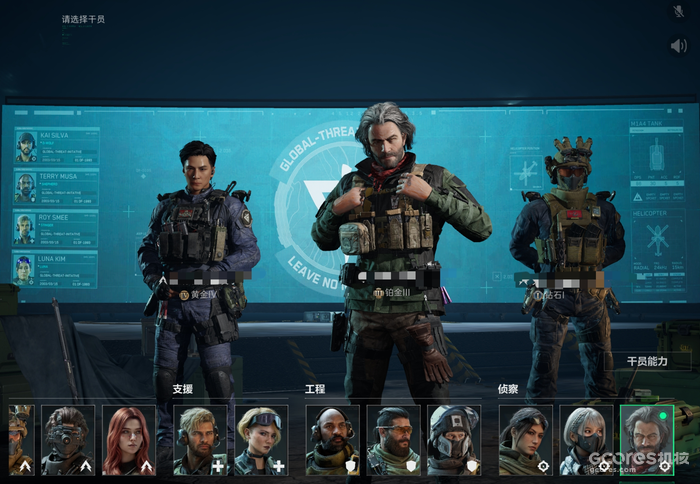Viewport: 700px width, 484px height.
Task: Select the highlighted grey-bearded recon operator
Action: pos(646,439)
